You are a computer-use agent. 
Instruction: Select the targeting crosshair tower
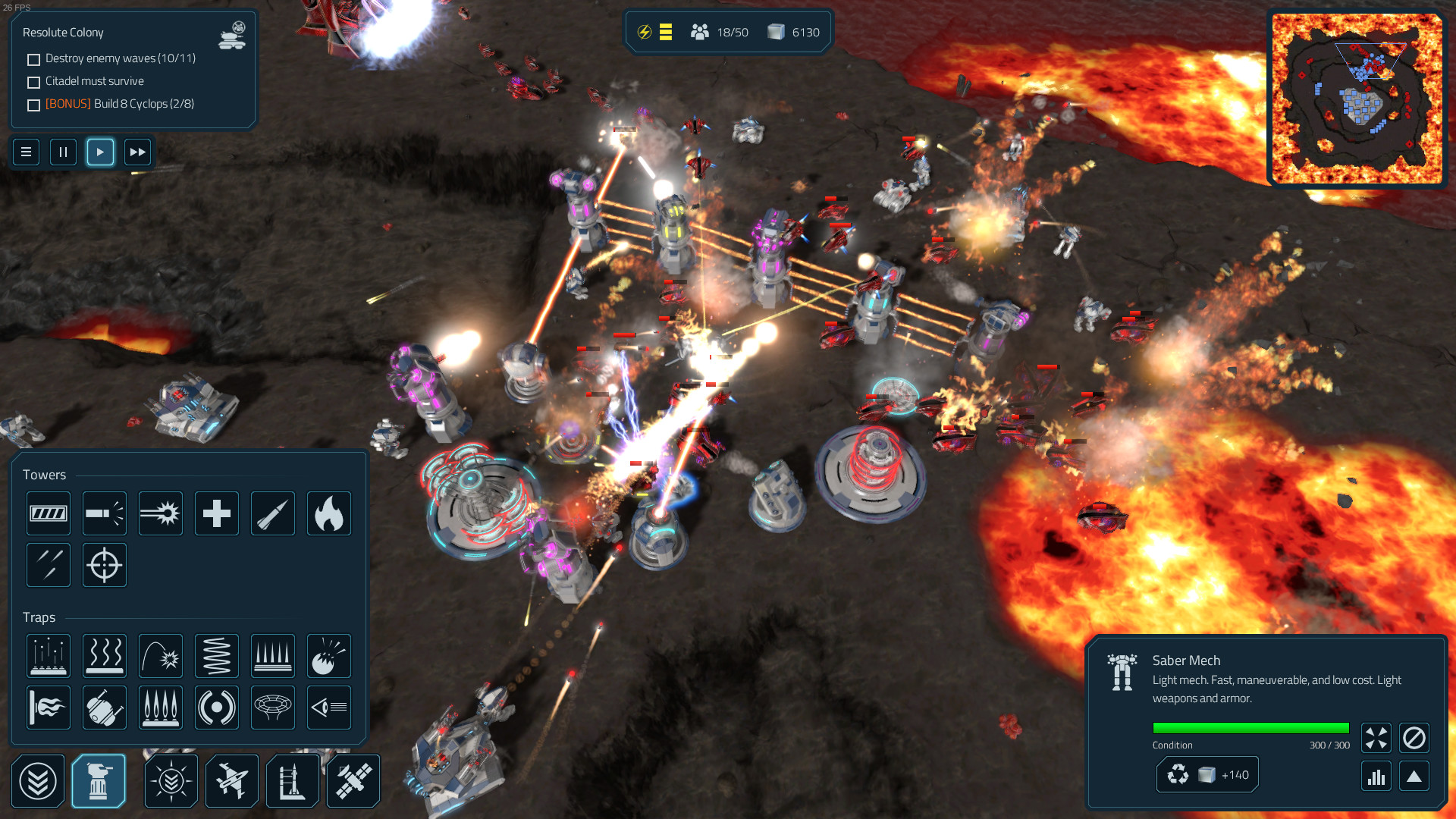[104, 565]
